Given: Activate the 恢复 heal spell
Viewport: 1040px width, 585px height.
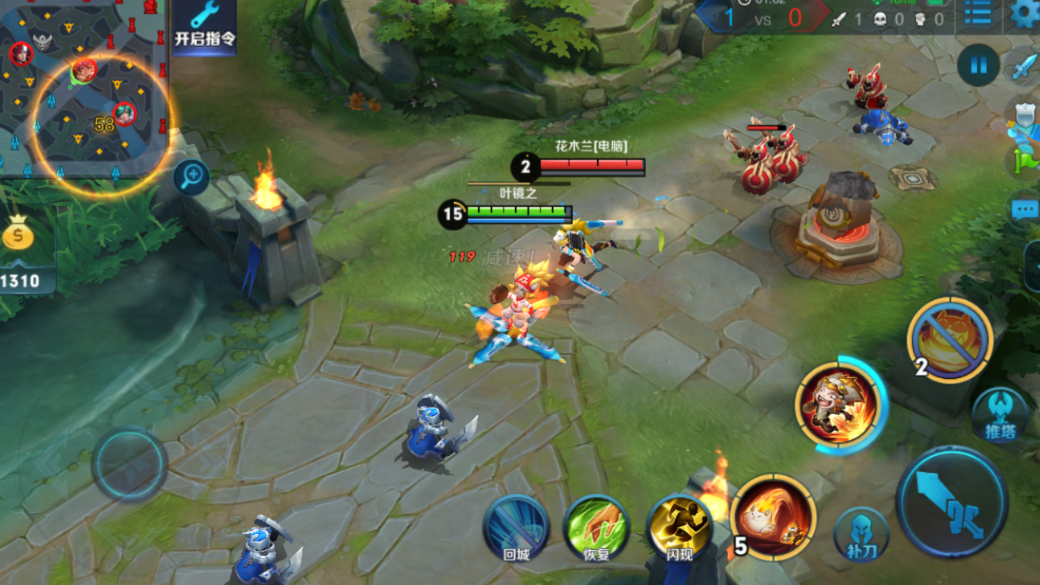Looking at the screenshot, I should click(x=597, y=527).
